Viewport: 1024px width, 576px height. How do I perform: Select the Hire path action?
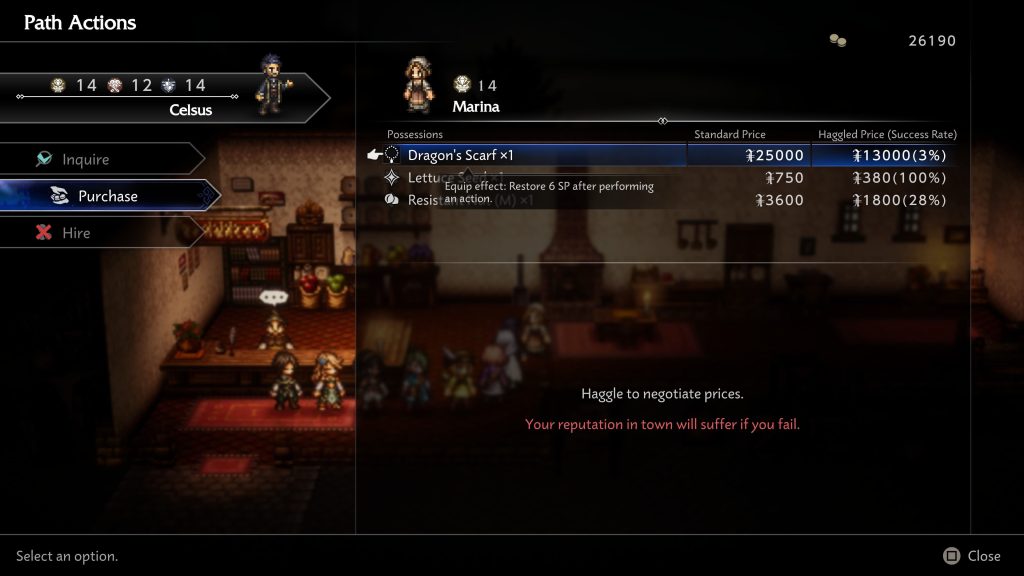76,233
